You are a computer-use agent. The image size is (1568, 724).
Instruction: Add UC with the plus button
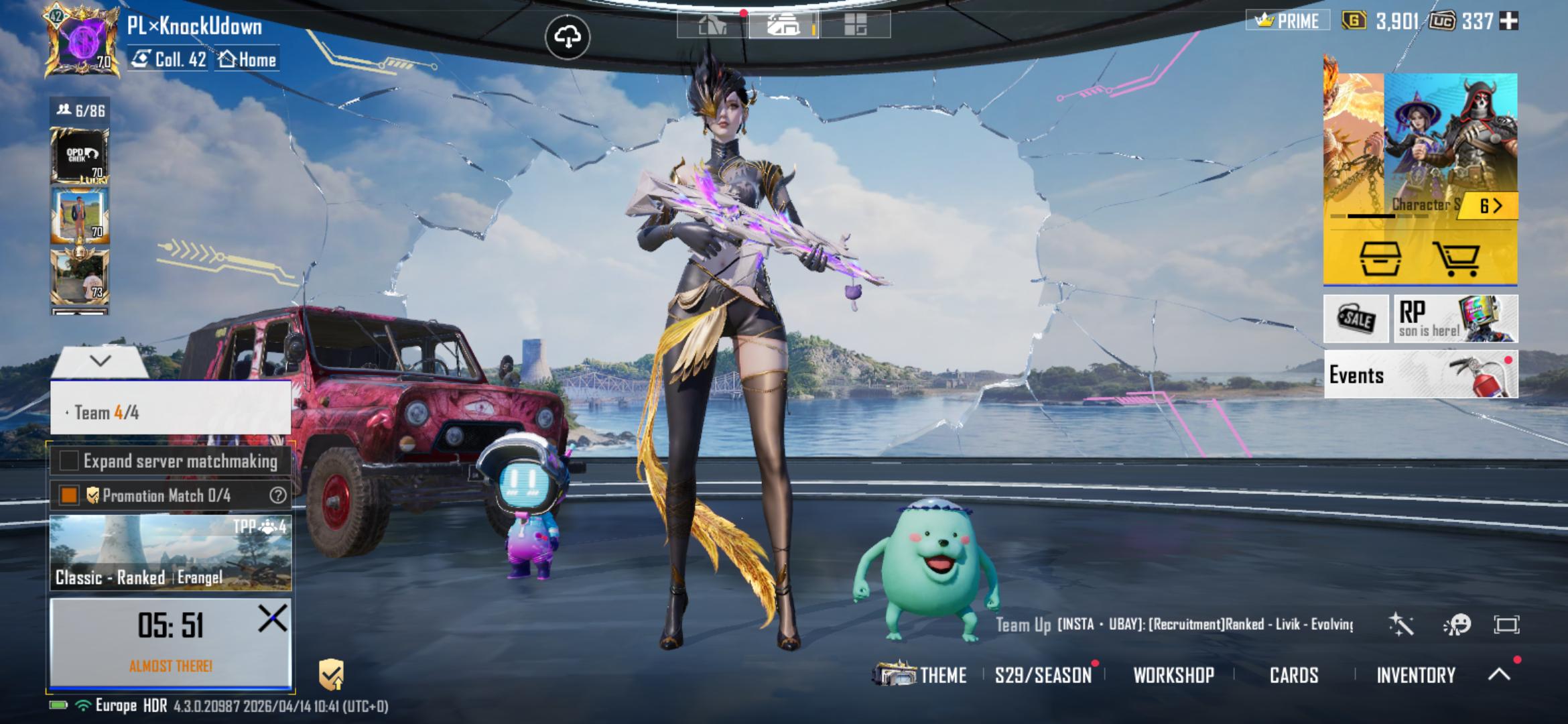[x=1508, y=21]
